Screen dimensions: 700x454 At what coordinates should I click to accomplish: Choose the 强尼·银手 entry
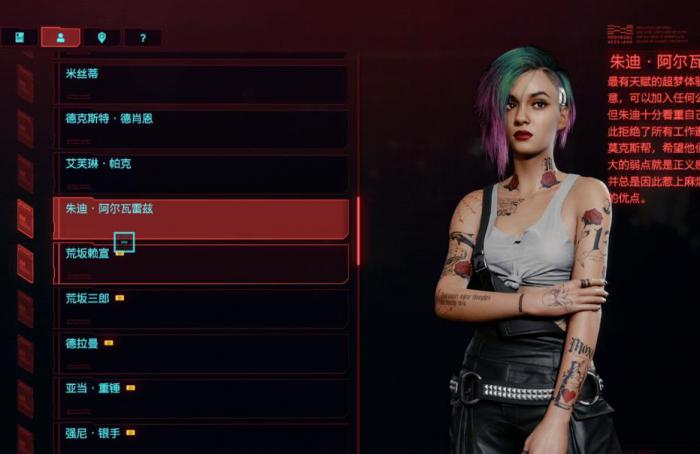(200, 440)
